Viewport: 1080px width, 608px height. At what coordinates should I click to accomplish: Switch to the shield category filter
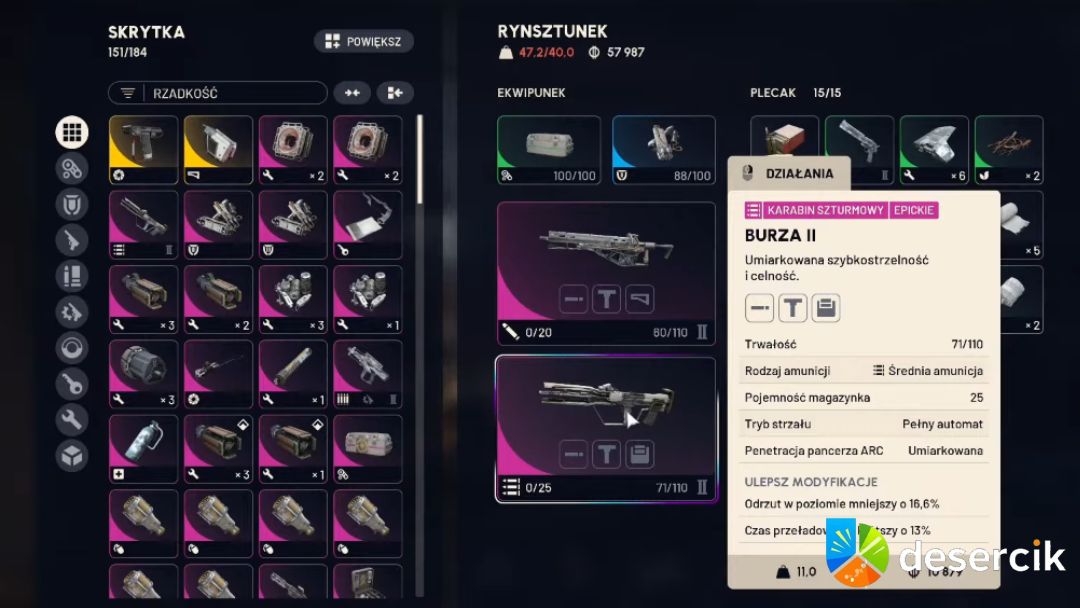(71, 204)
